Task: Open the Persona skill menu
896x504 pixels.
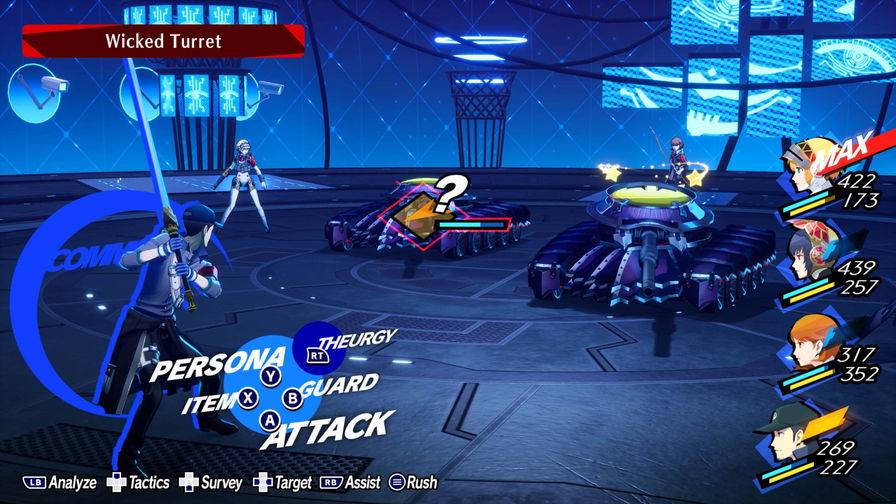Action: click(x=205, y=365)
